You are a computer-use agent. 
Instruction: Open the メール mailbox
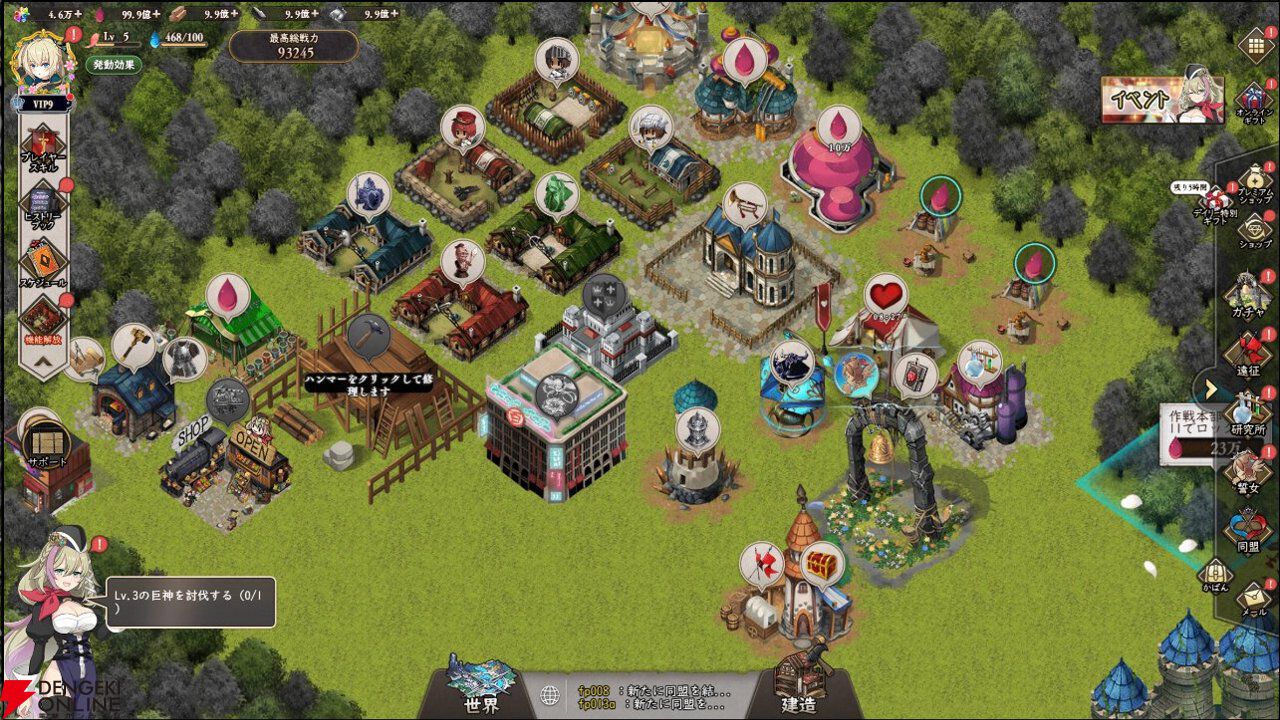[1254, 596]
